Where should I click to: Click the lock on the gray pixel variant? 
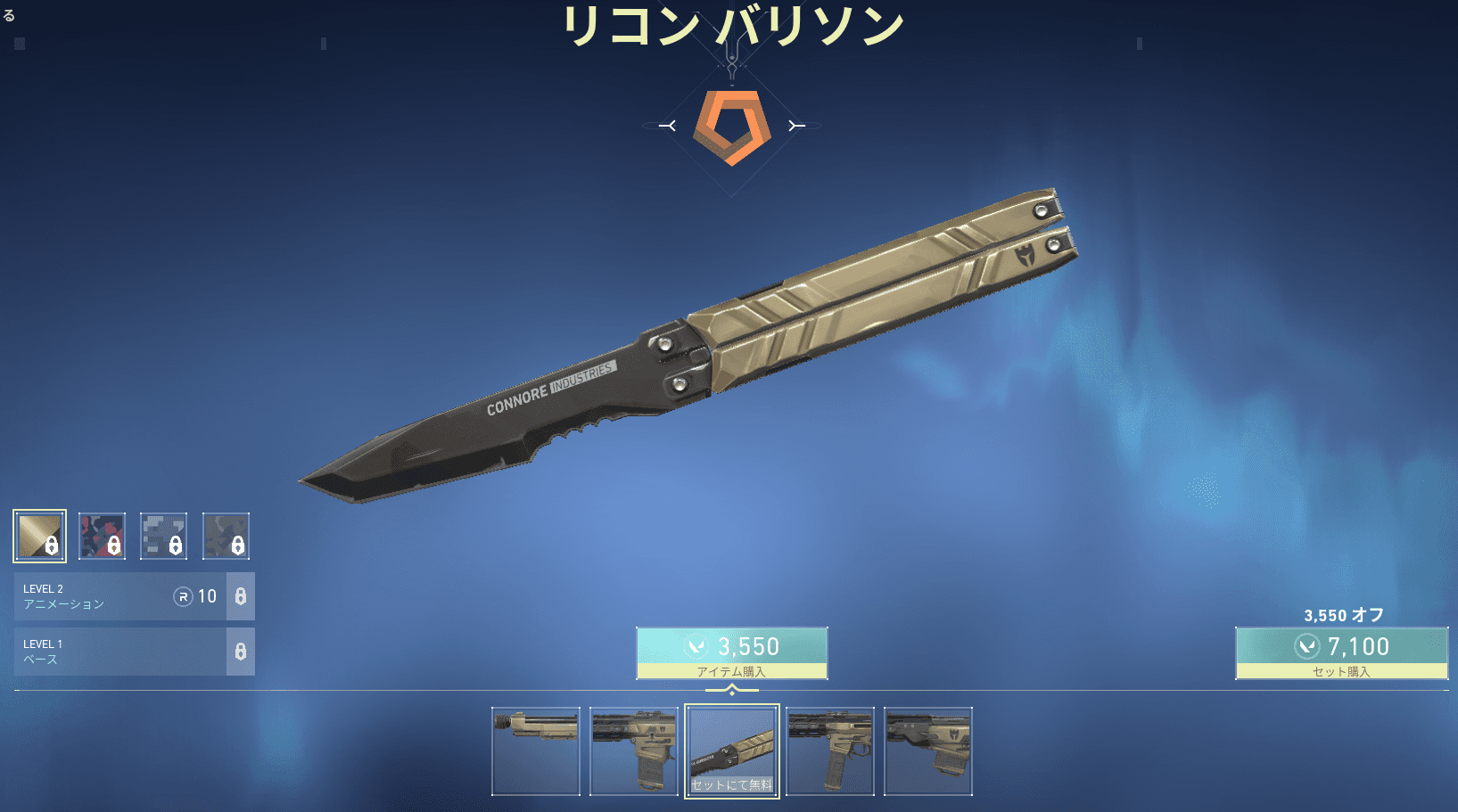(176, 545)
